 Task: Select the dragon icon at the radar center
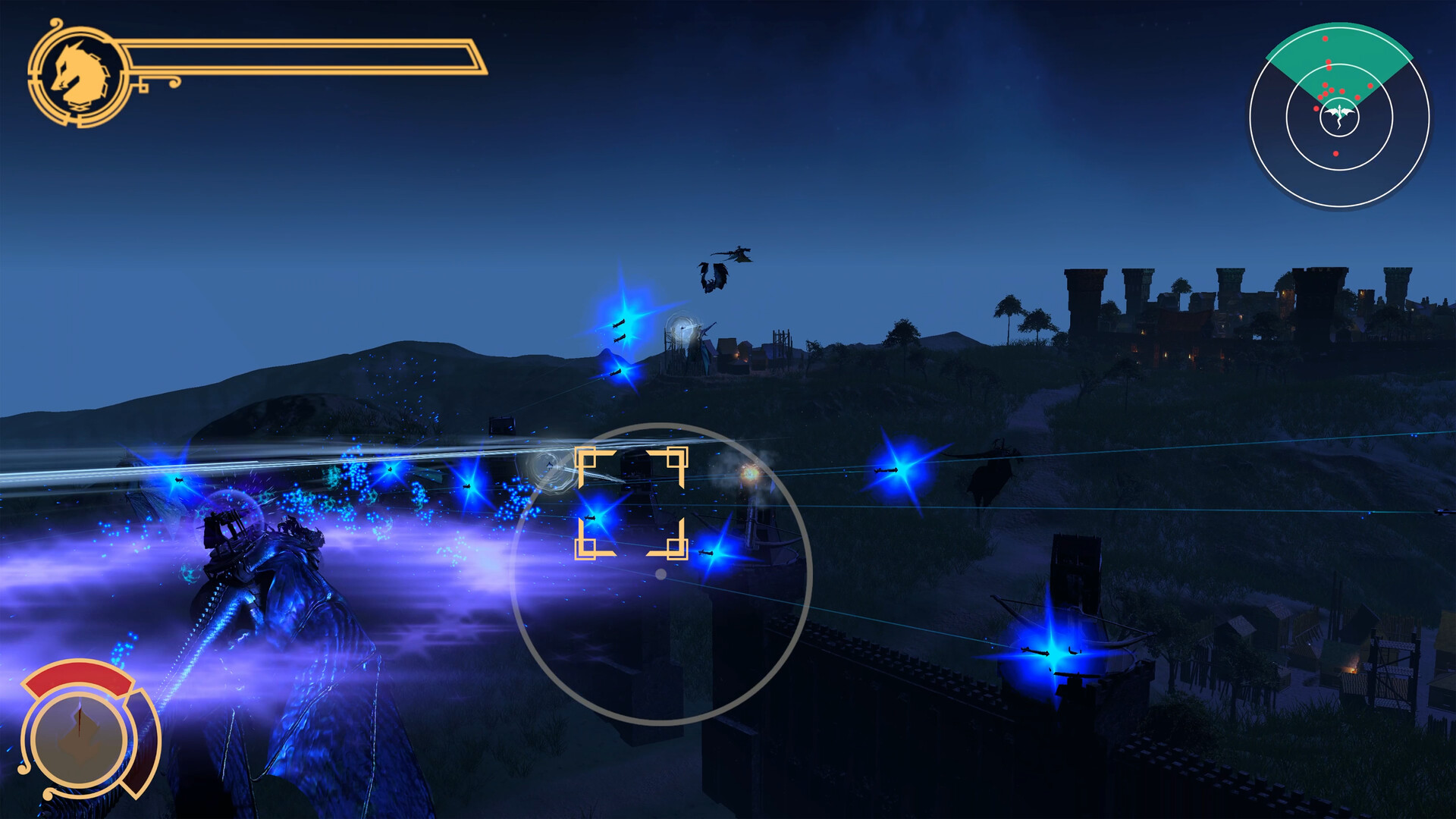pos(1339,114)
